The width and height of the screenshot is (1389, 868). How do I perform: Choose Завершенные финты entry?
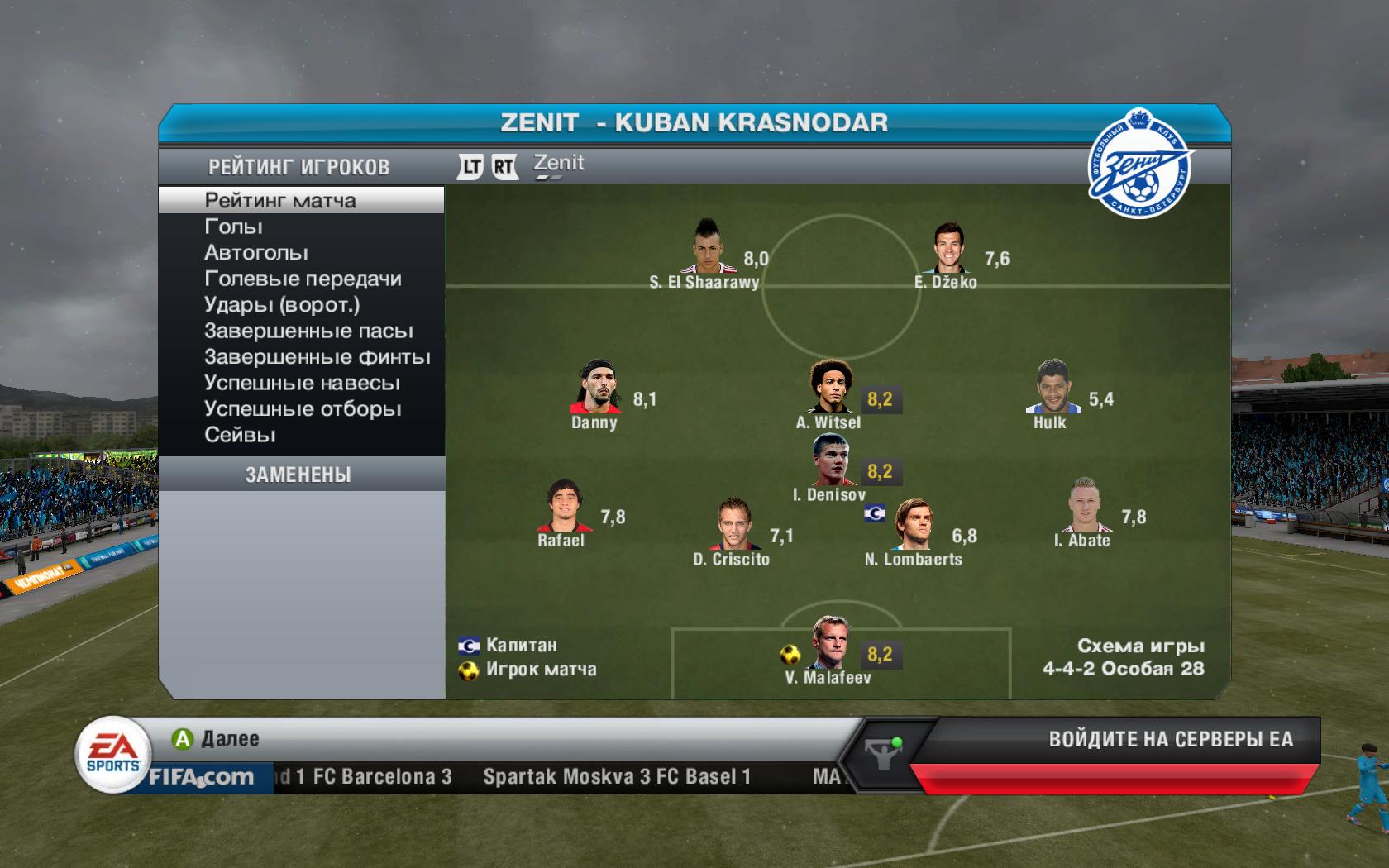pyautogui.click(x=317, y=357)
